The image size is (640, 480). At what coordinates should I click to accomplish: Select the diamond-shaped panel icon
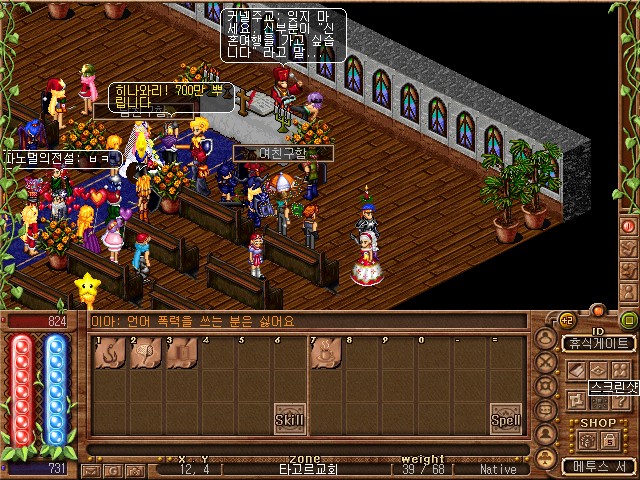(x=599, y=369)
